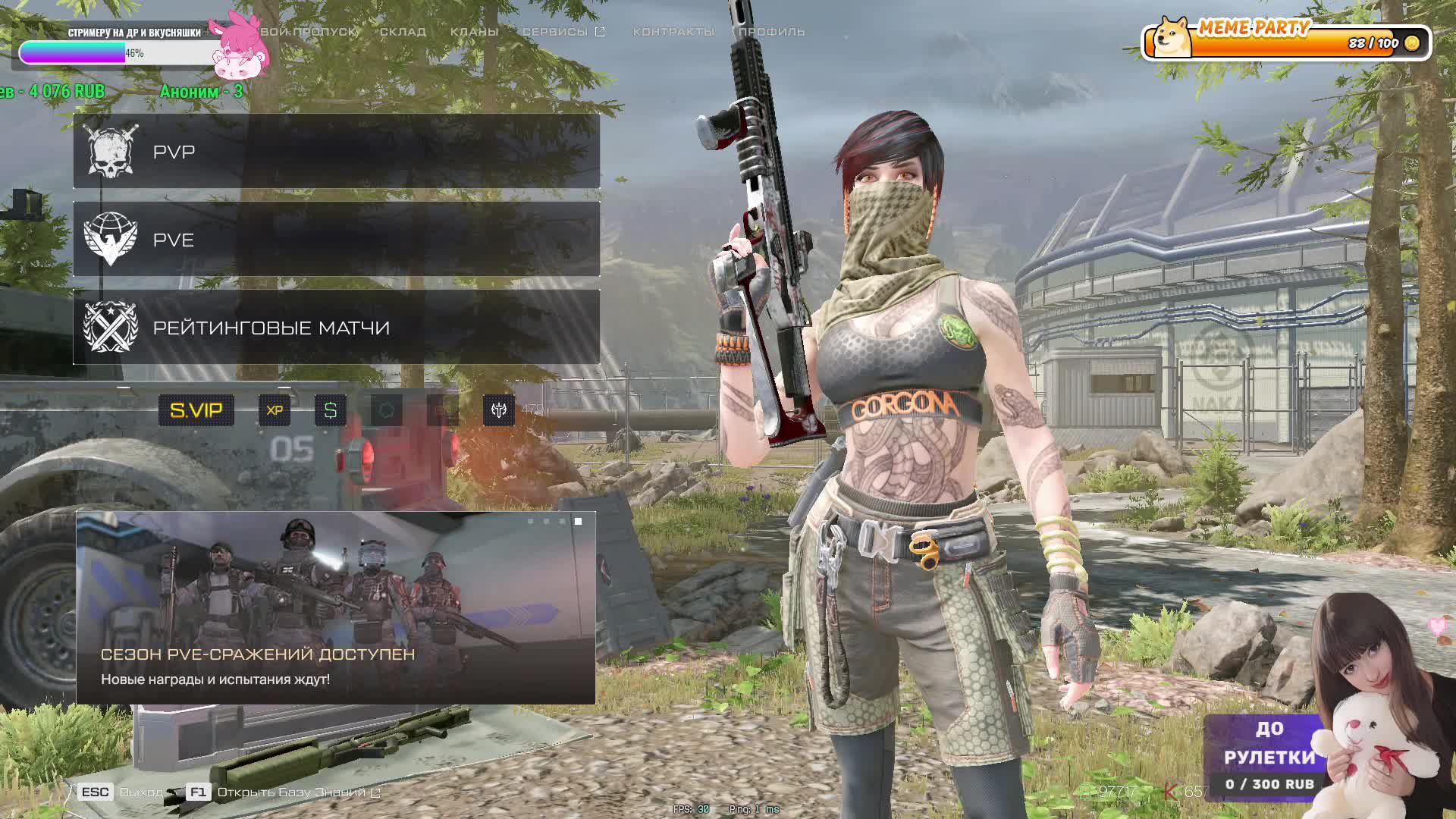Click the winged sword emblem icon

[498, 410]
